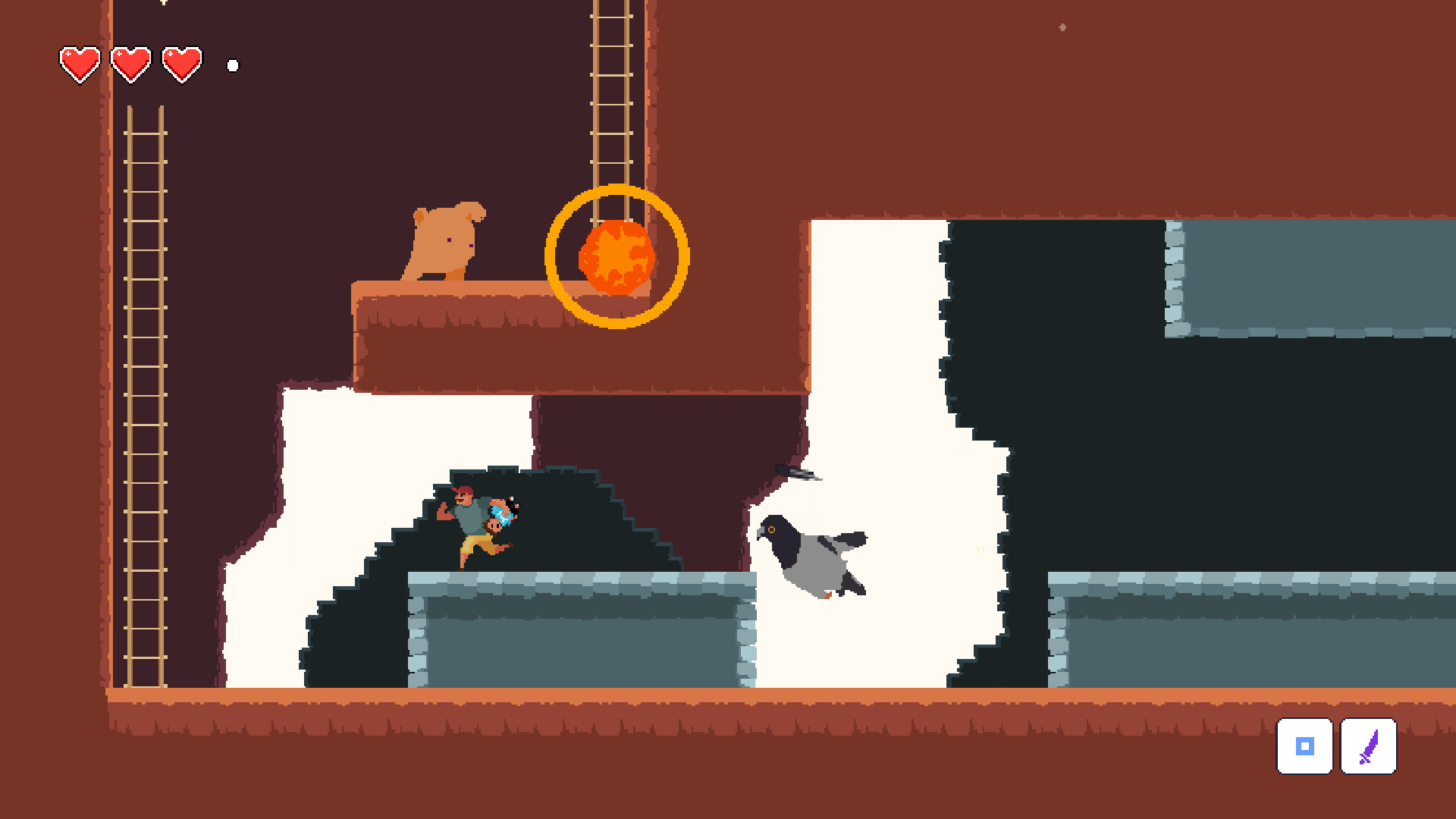Click the highlighted fireball inside the orange circle
1456x819 pixels.
point(616,259)
